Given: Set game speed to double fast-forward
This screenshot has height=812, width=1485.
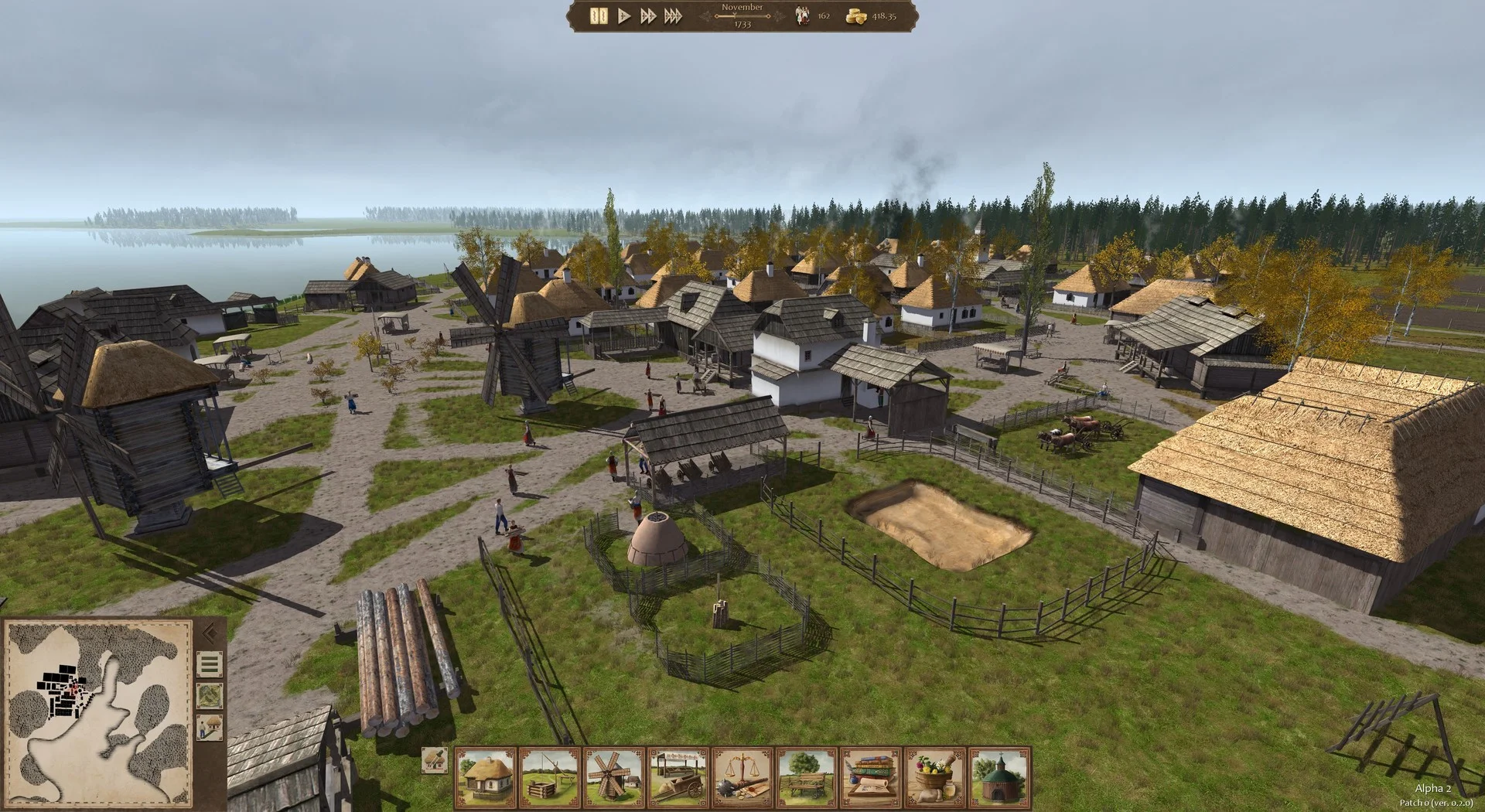Looking at the screenshot, I should point(648,16).
